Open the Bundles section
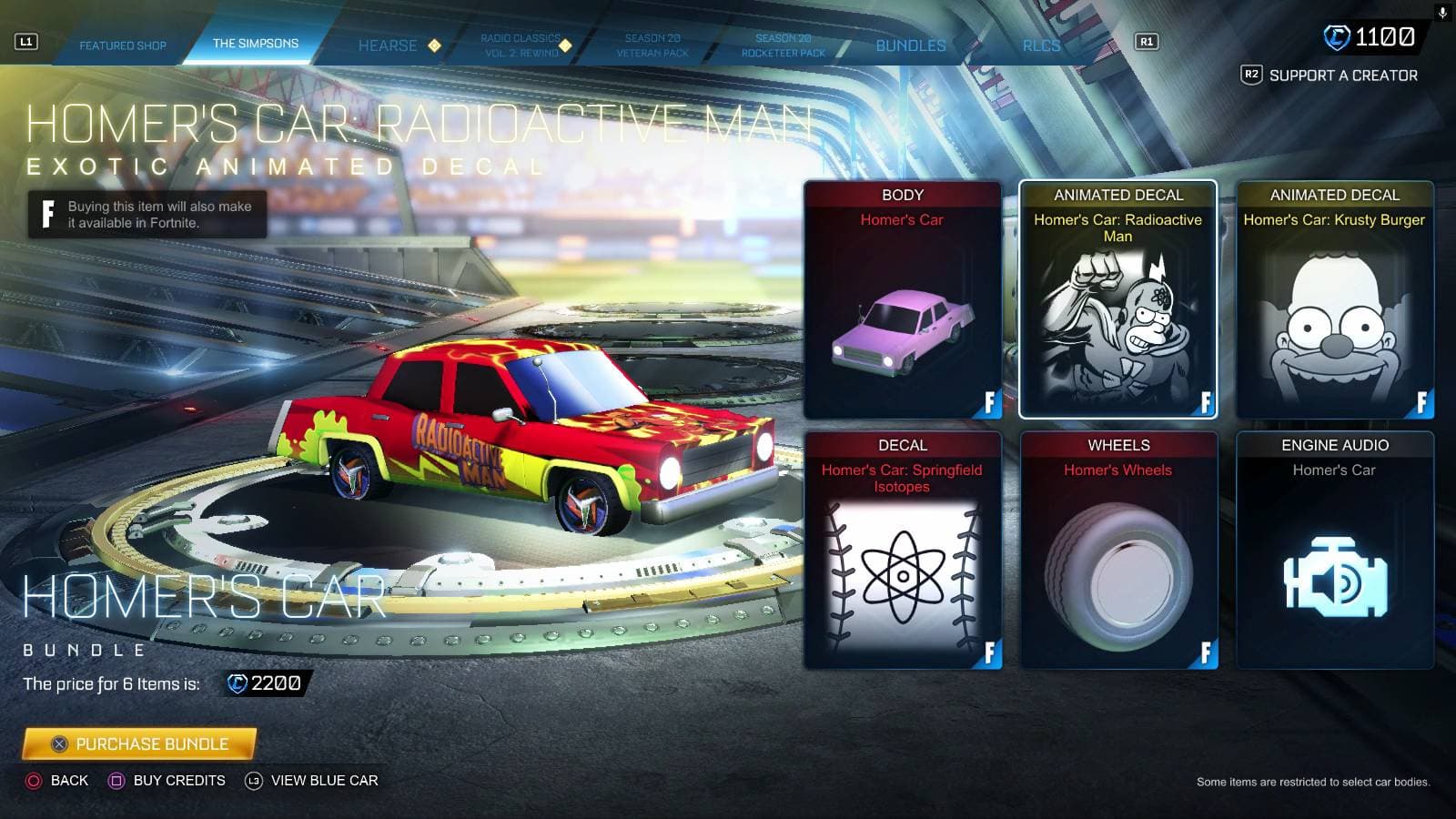Viewport: 1456px width, 819px height. pos(910,45)
